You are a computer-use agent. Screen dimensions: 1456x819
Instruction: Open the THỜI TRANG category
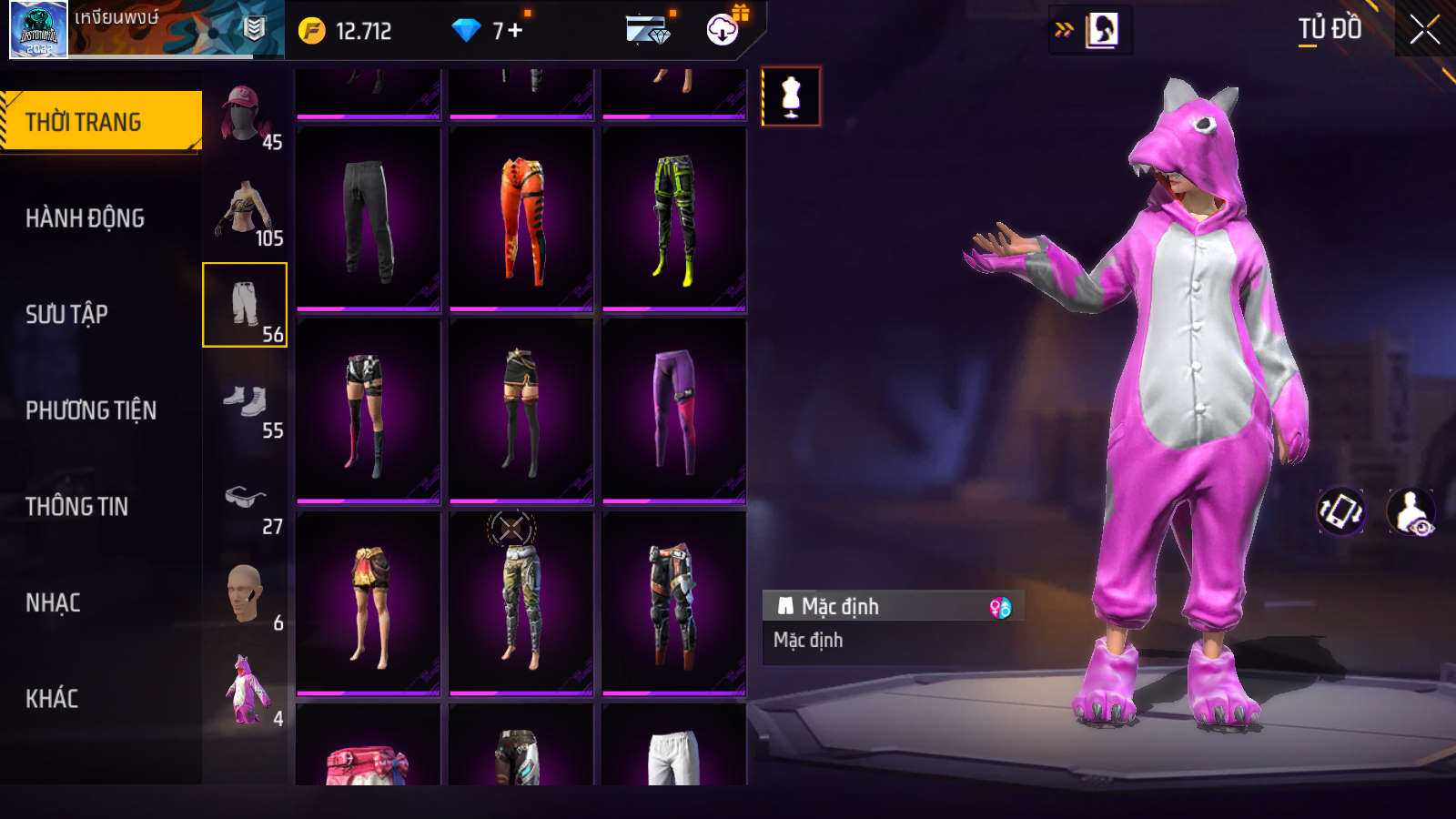(100, 122)
